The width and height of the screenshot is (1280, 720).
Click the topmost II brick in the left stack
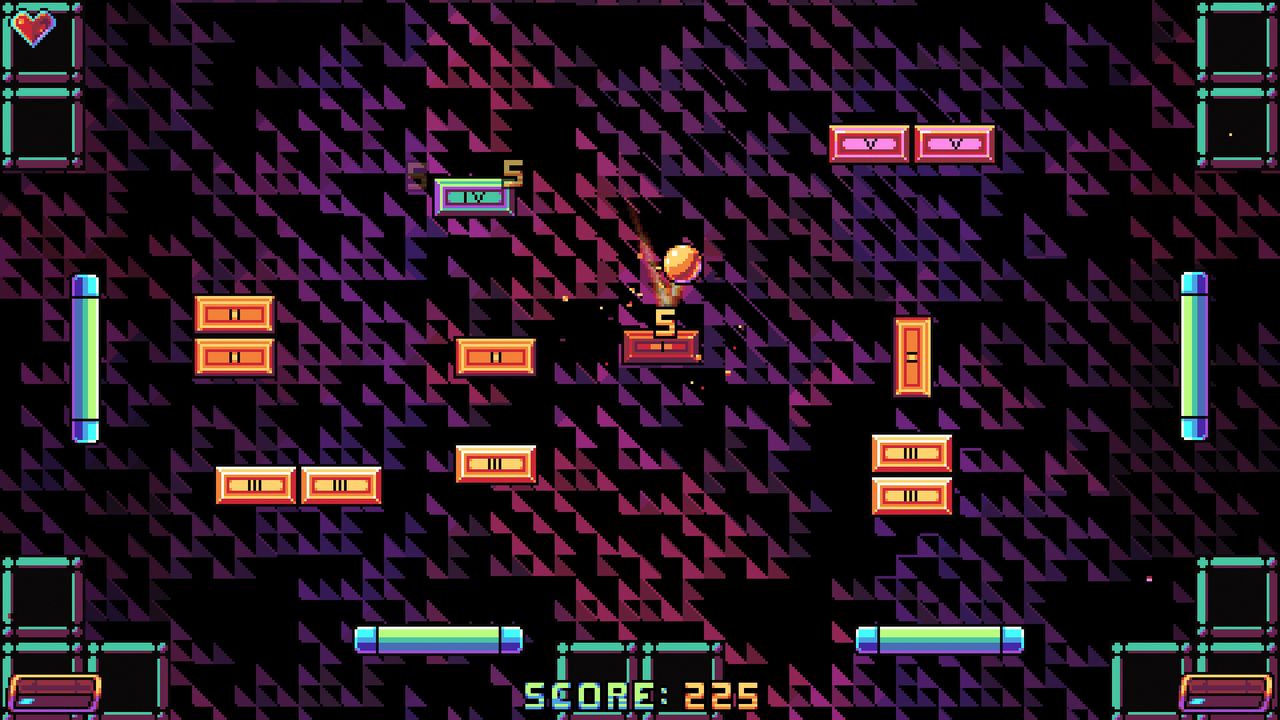click(234, 313)
